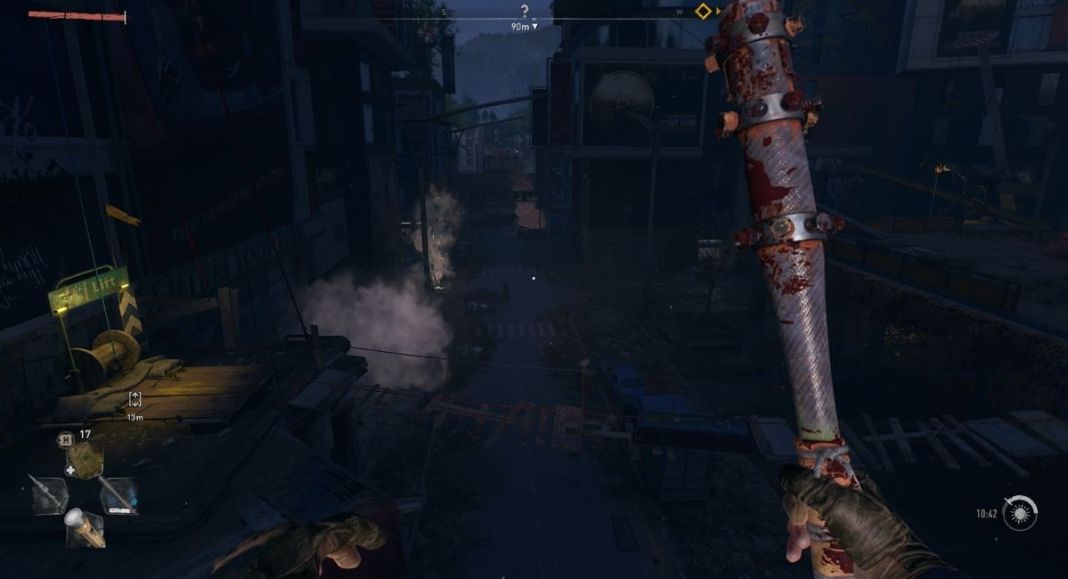Select the yellow diamond objective marker

coord(703,11)
